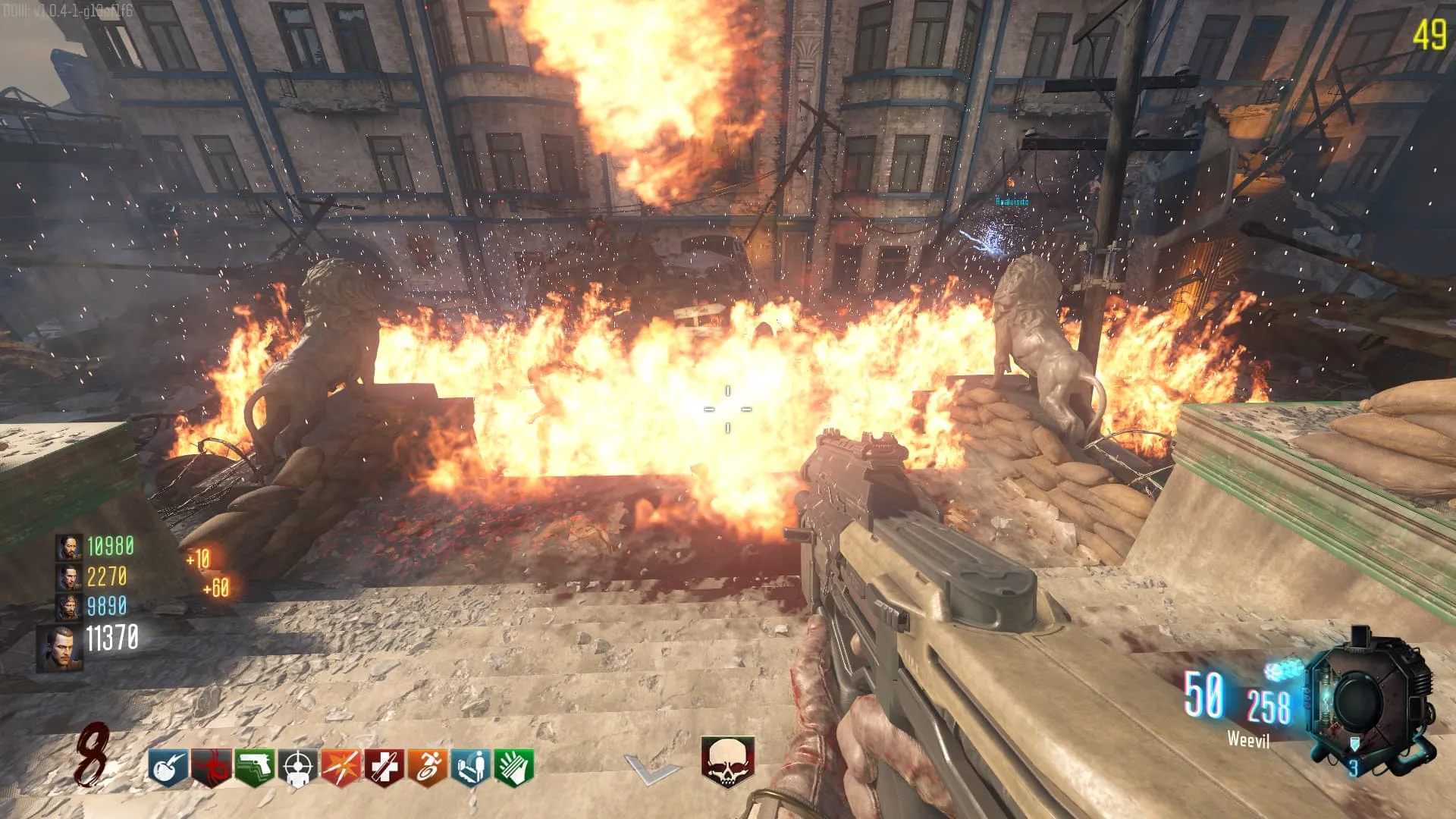The image size is (1456, 819).
Task: Select the silver chevron icon beside the skull
Action: [x=651, y=769]
